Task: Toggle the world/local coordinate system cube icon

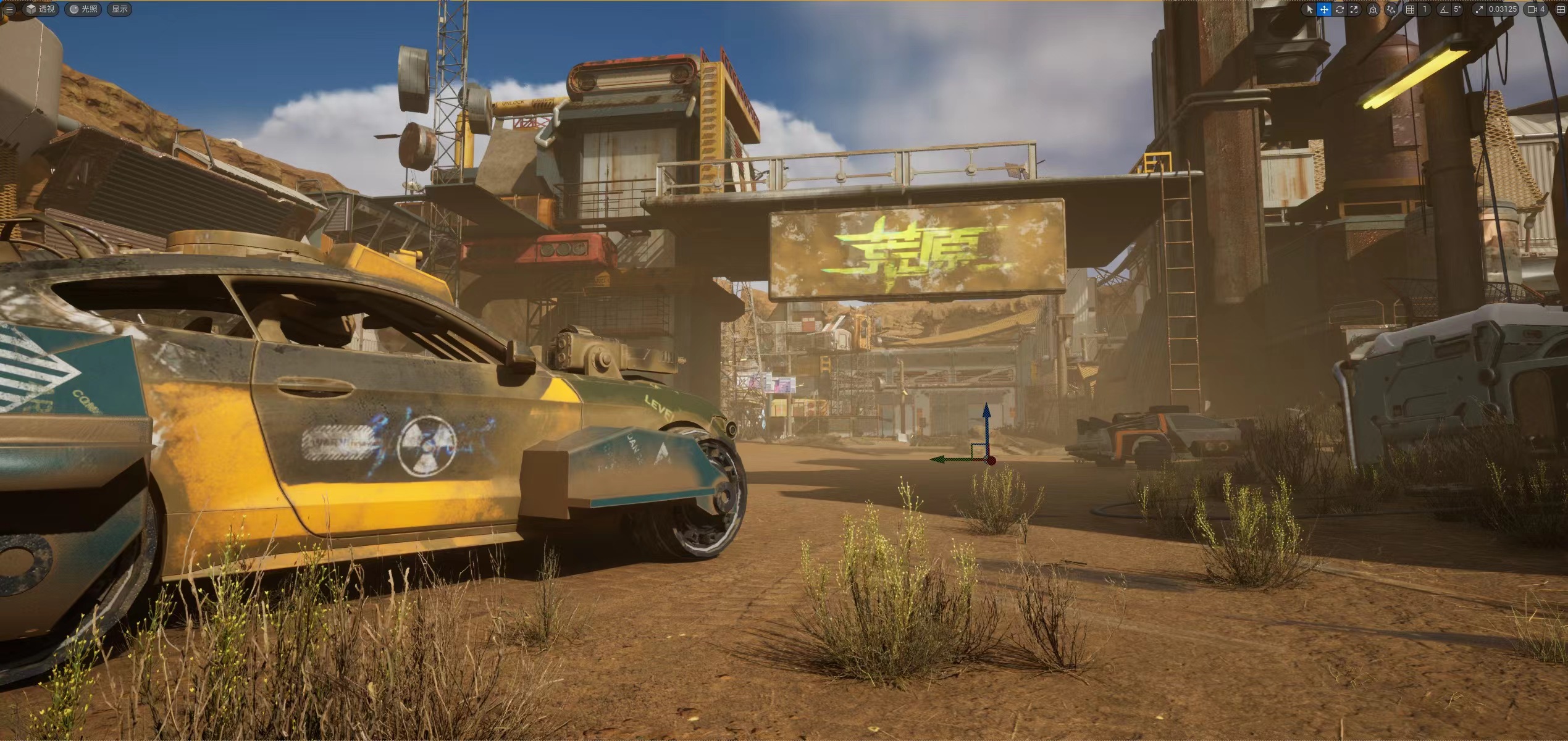Action: tap(1373, 9)
